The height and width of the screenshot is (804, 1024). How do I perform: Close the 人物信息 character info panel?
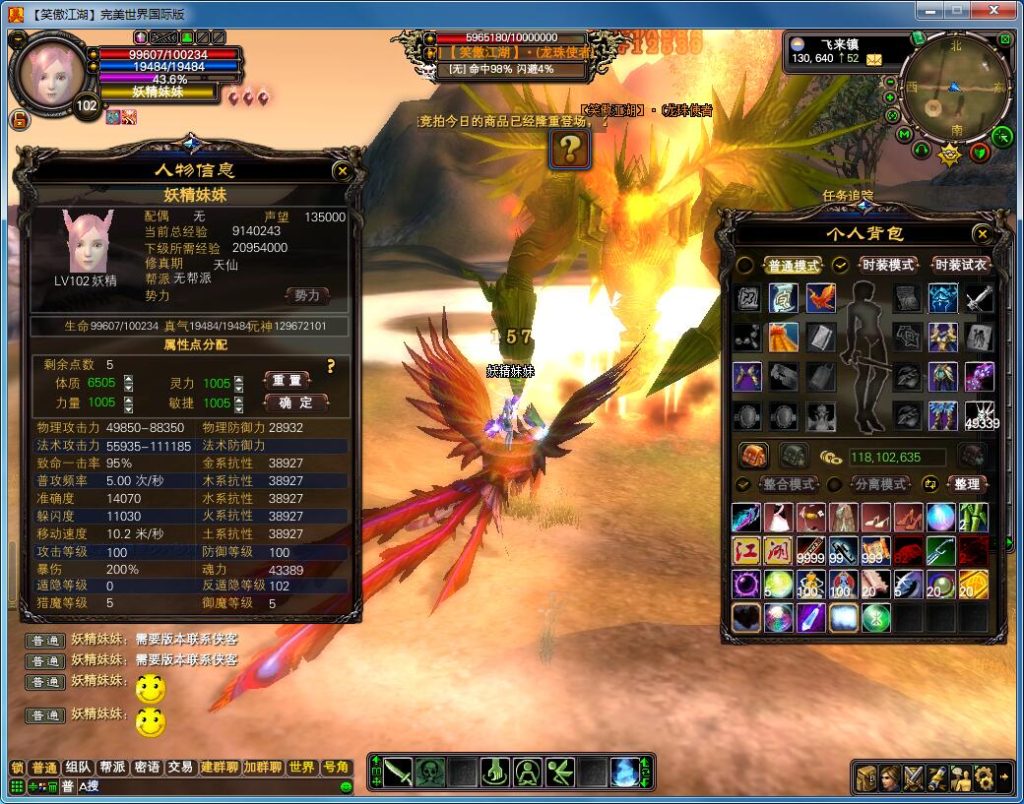point(342,171)
